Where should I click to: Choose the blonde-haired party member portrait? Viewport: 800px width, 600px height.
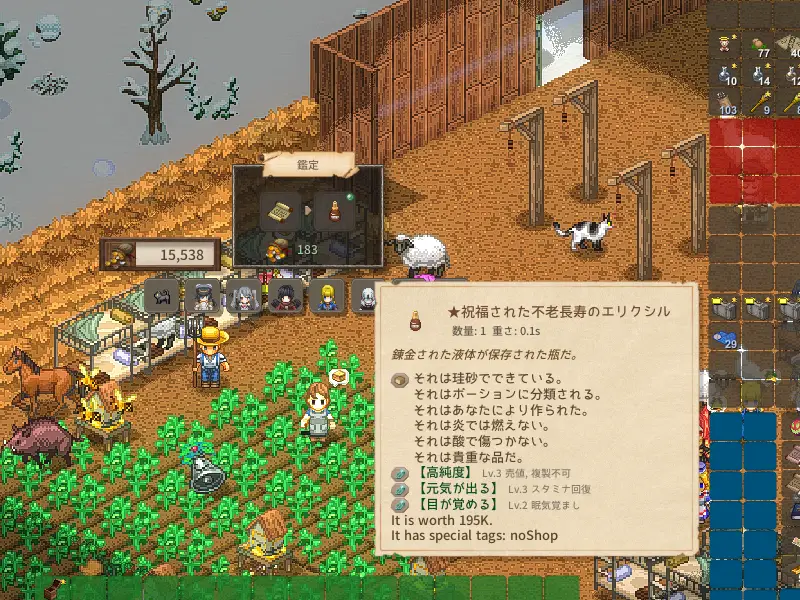pos(326,296)
